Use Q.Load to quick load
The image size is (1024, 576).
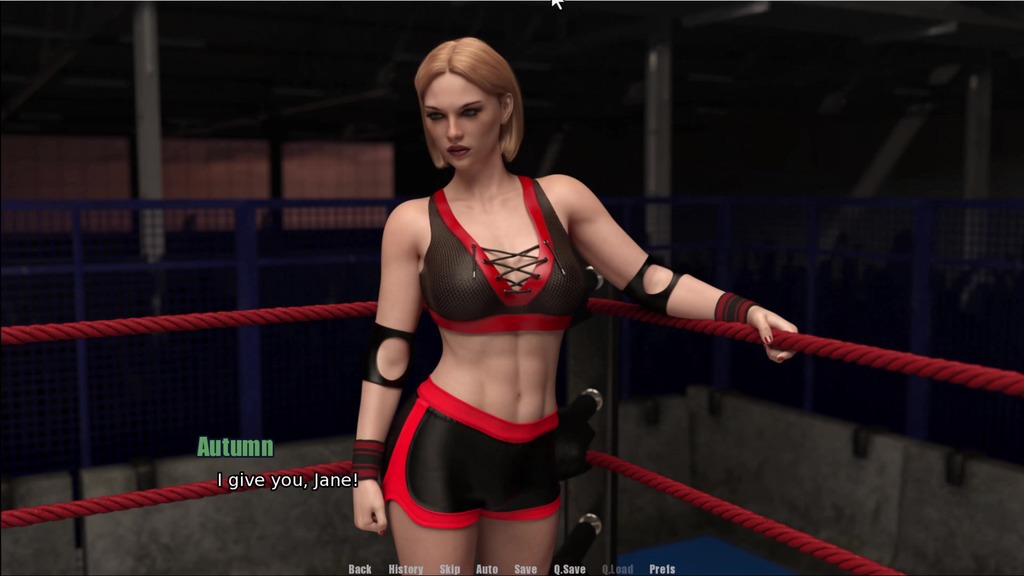point(618,569)
